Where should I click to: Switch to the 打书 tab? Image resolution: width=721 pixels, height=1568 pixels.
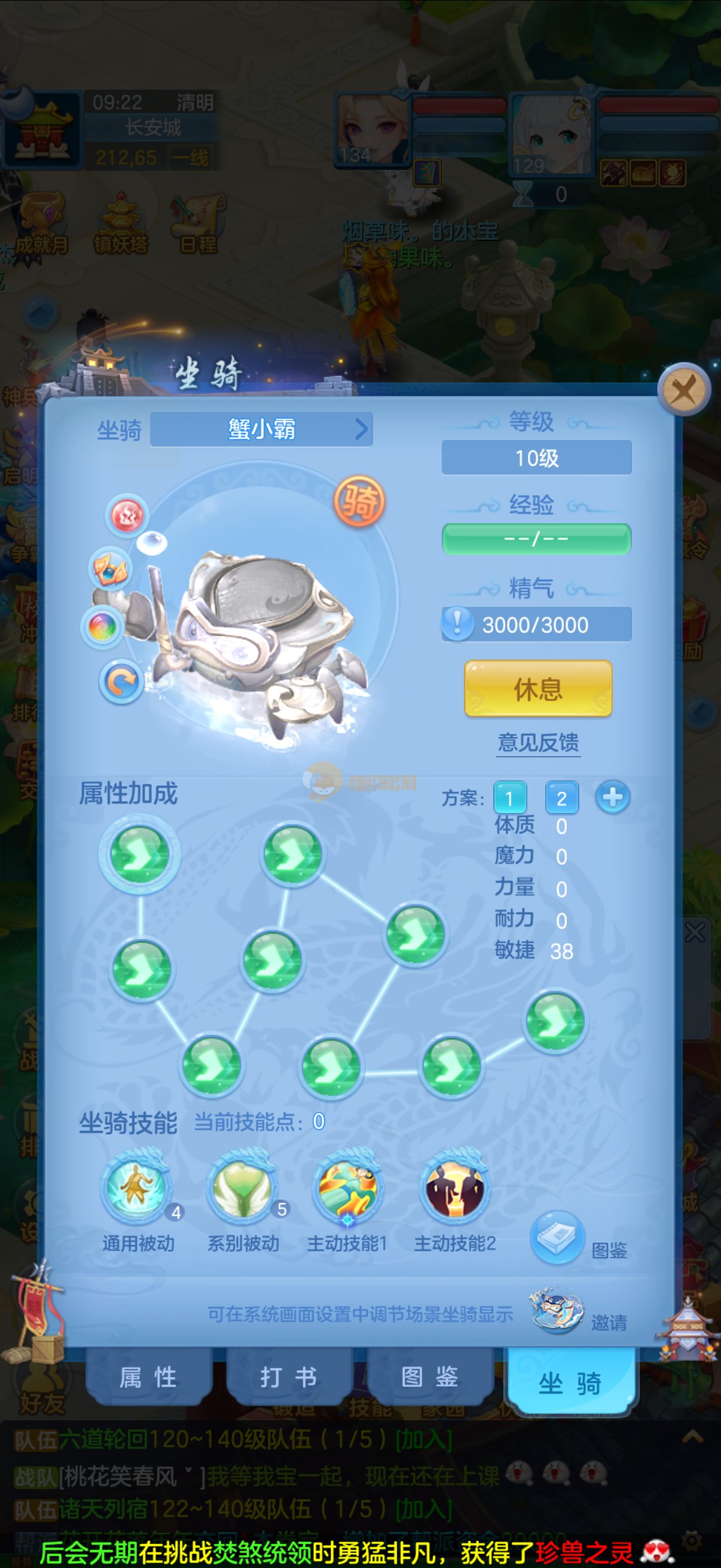click(x=288, y=1377)
